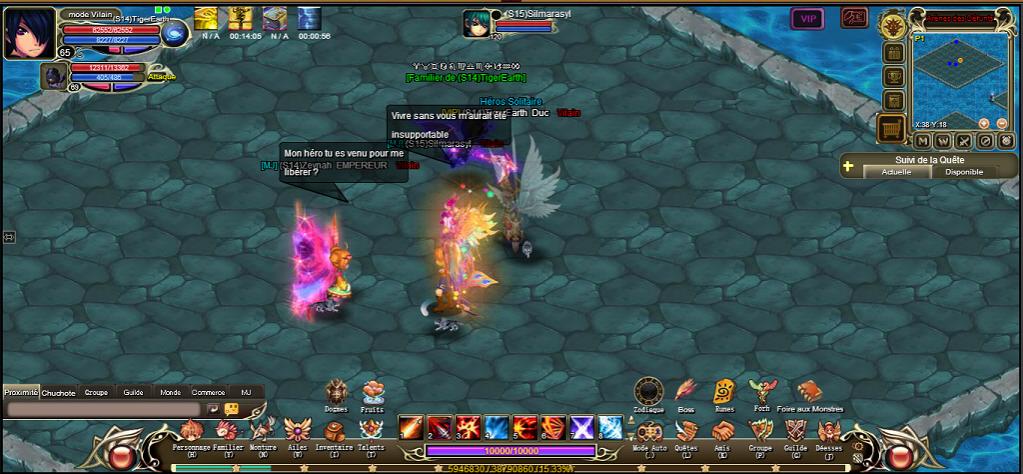Open the Guilde menu
Screen dimensions: 1023x474
(x=795, y=431)
